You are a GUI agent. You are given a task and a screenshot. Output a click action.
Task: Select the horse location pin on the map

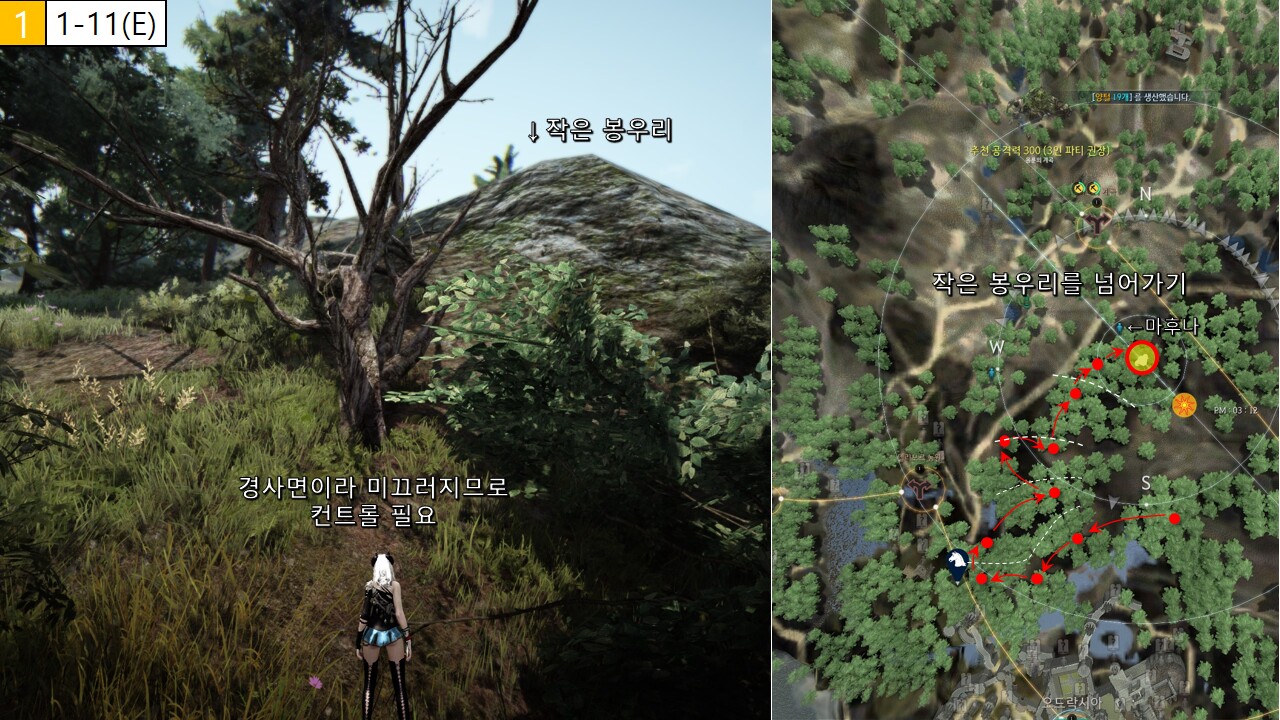pos(955,558)
